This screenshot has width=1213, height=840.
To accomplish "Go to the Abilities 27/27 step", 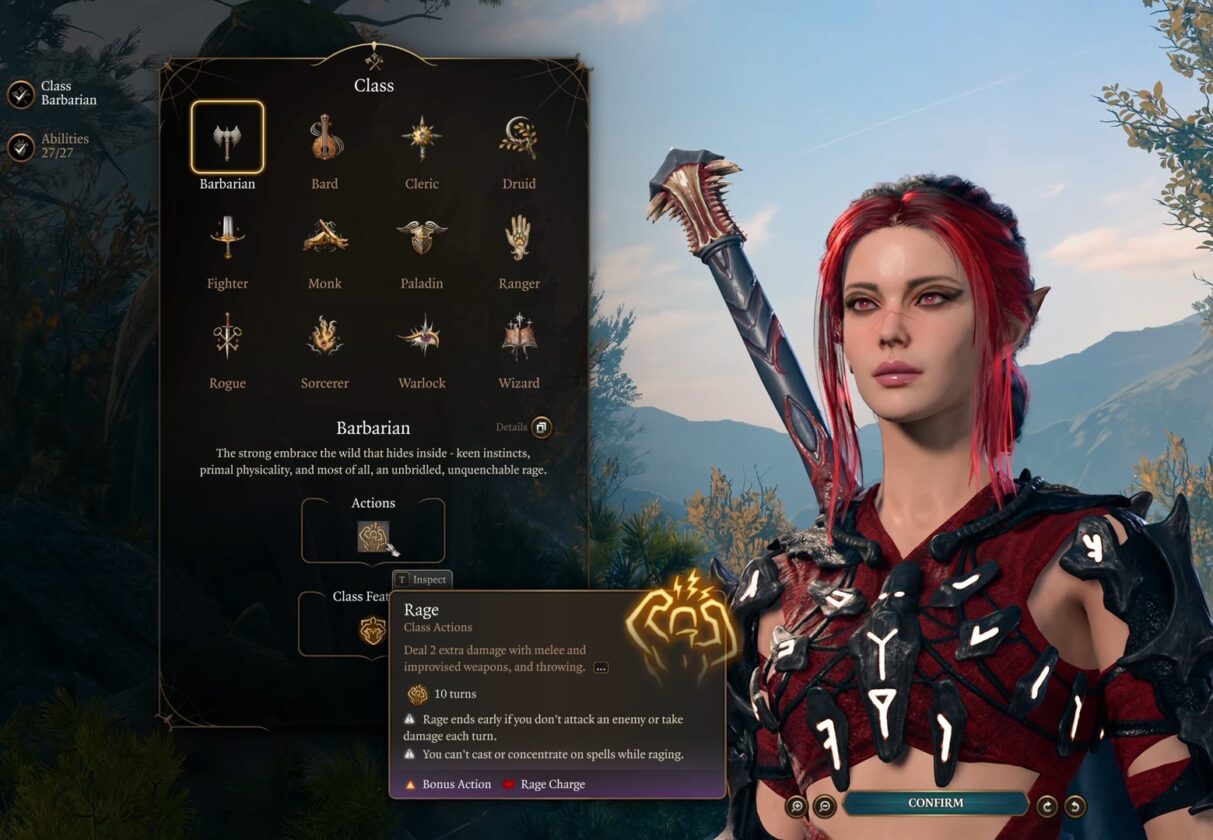I will coord(21,147).
